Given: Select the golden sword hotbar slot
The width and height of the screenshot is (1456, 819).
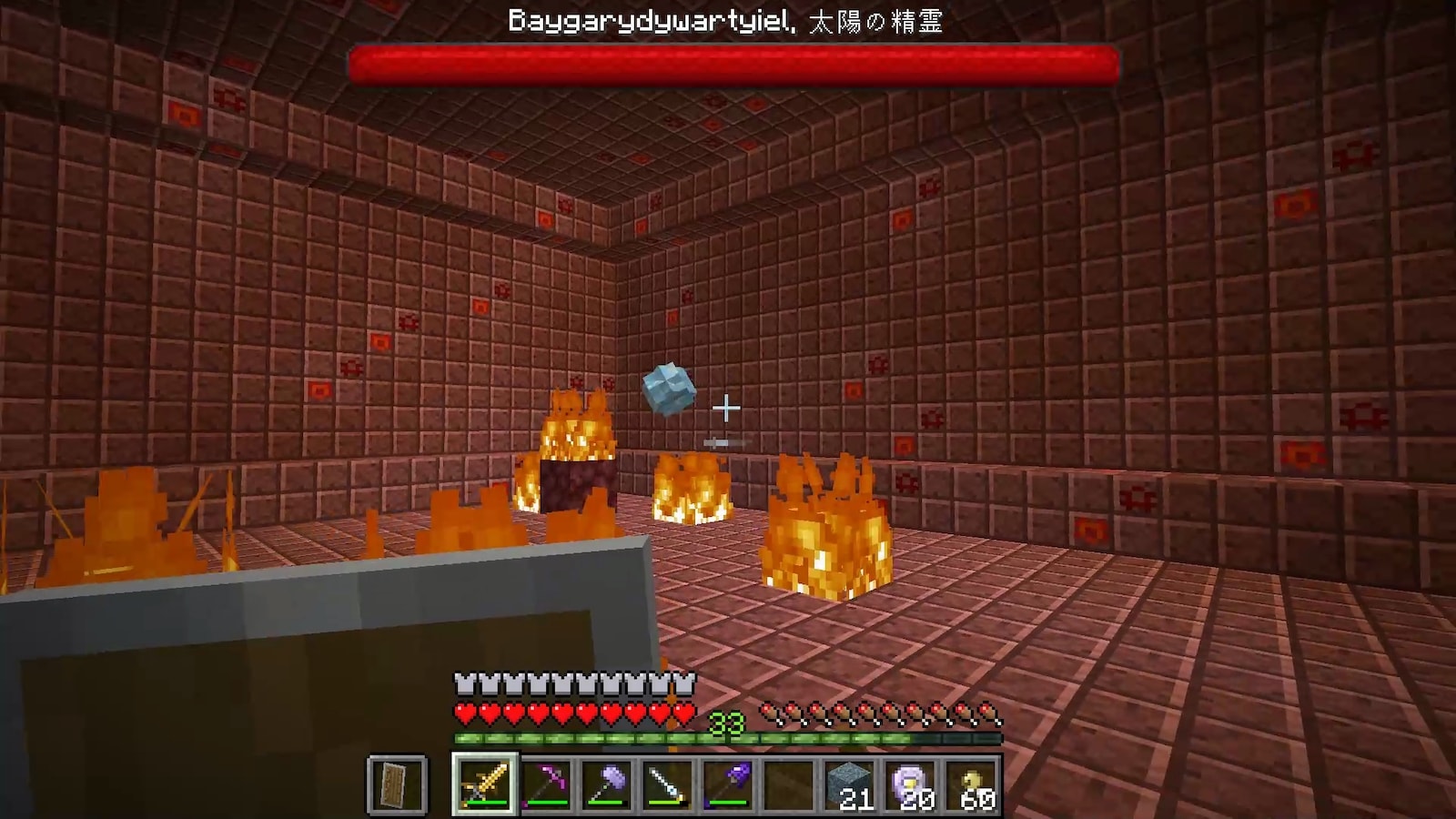Looking at the screenshot, I should (484, 784).
